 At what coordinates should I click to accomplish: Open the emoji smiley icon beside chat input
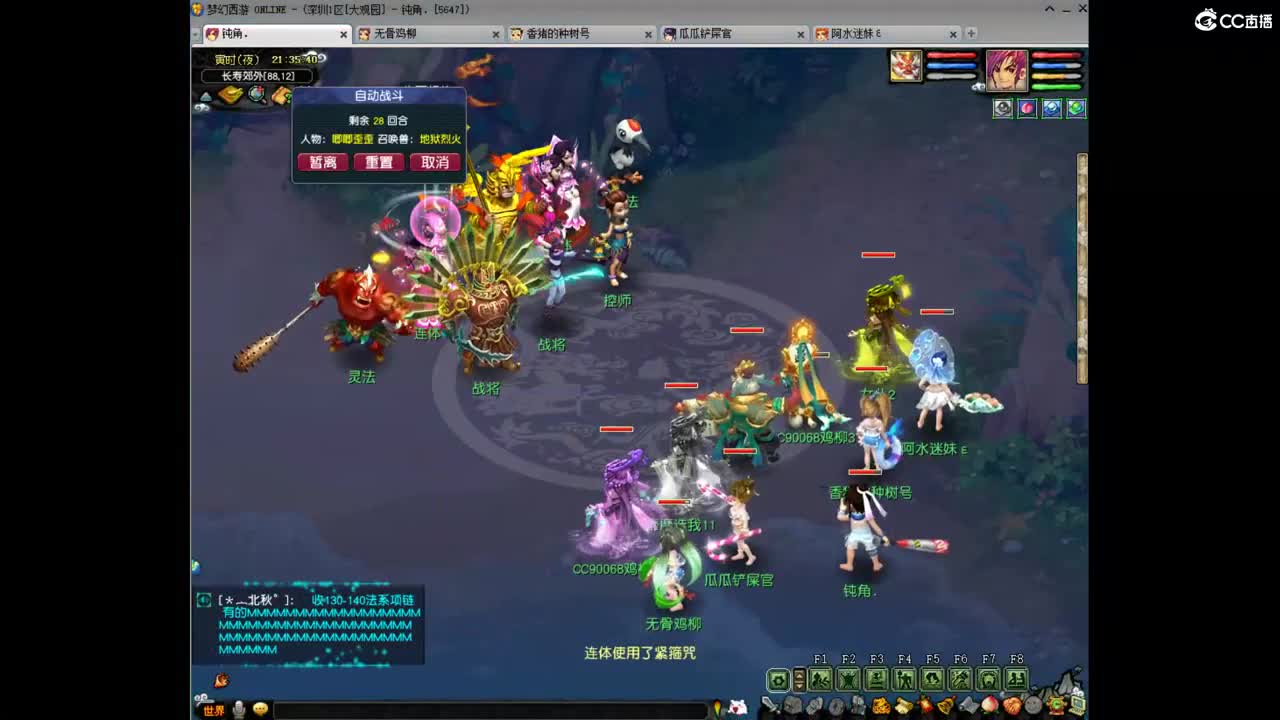[258, 708]
